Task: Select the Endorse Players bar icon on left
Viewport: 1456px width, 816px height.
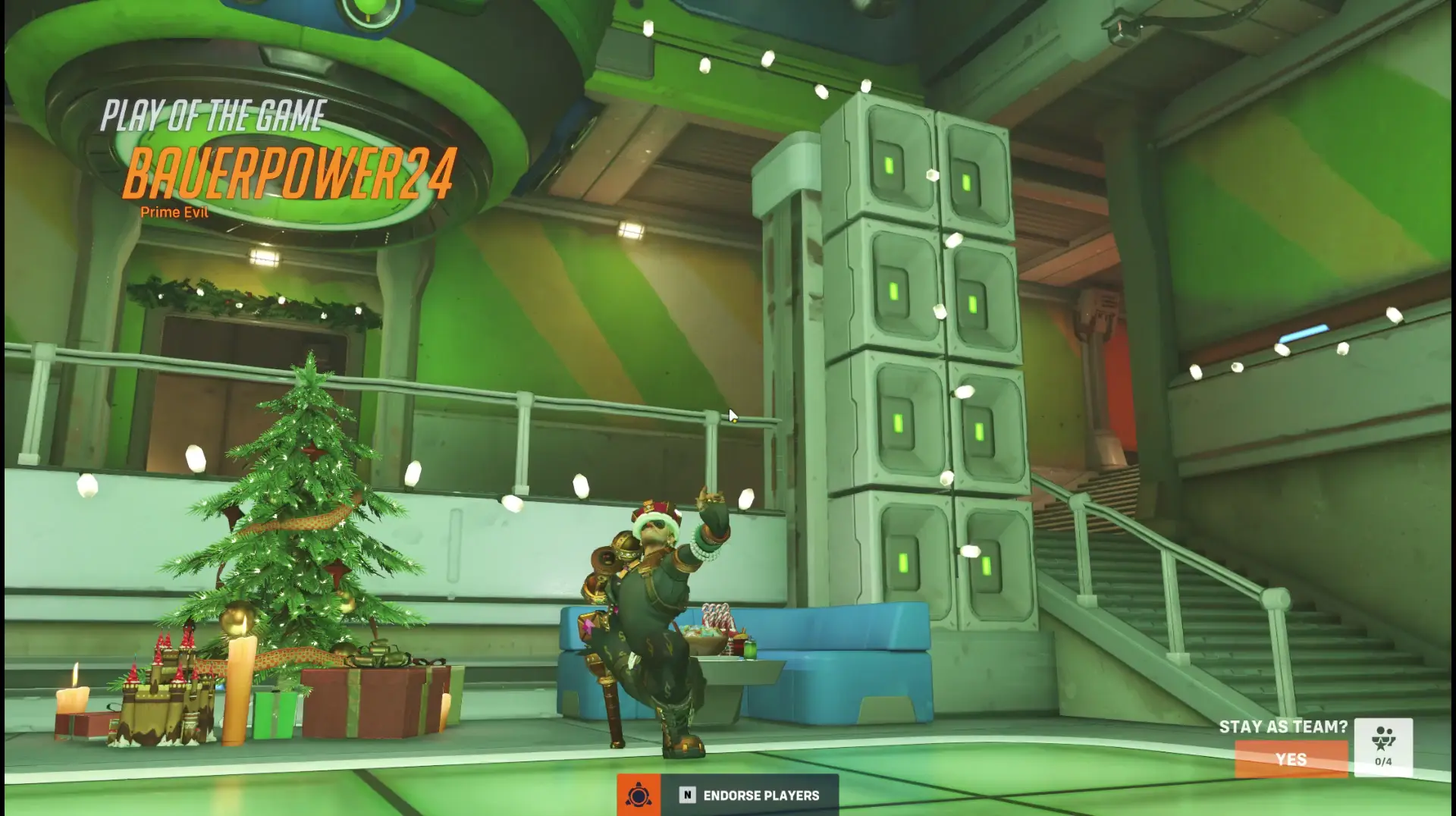Action: (639, 795)
